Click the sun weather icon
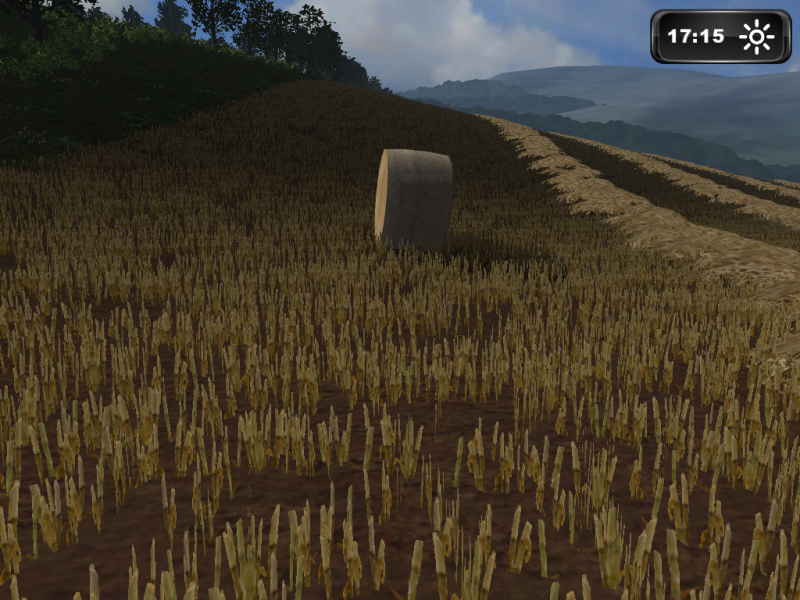 click(x=757, y=37)
